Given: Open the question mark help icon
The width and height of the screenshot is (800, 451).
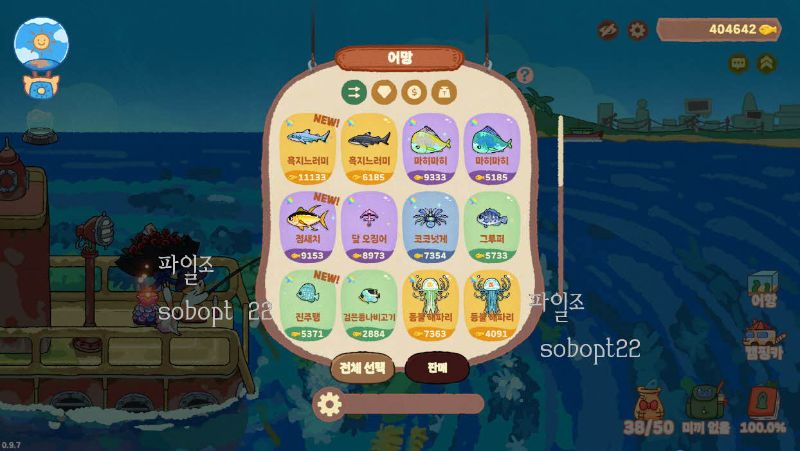Looking at the screenshot, I should click(525, 75).
